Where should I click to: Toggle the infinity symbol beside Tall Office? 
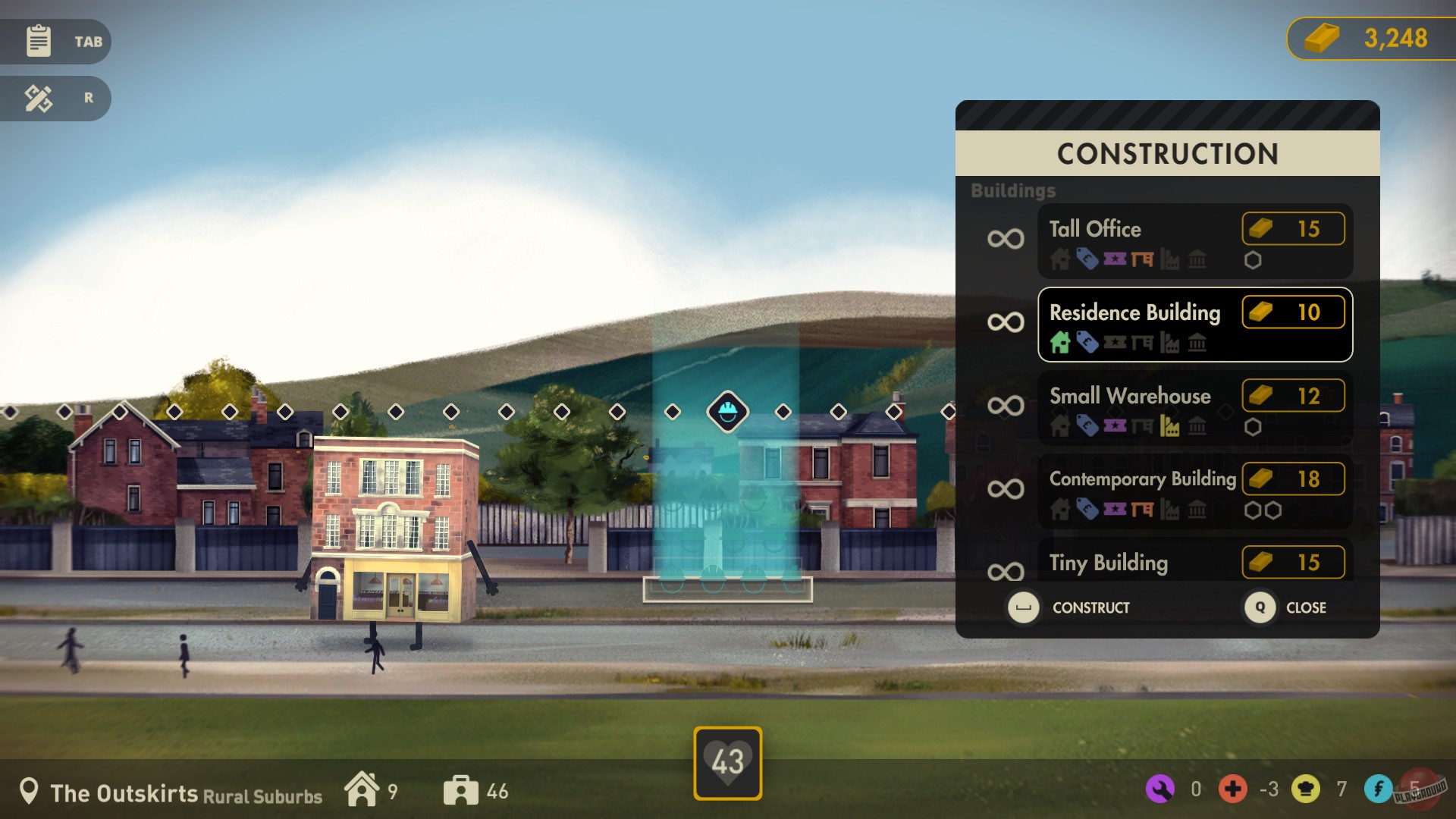click(x=1005, y=239)
